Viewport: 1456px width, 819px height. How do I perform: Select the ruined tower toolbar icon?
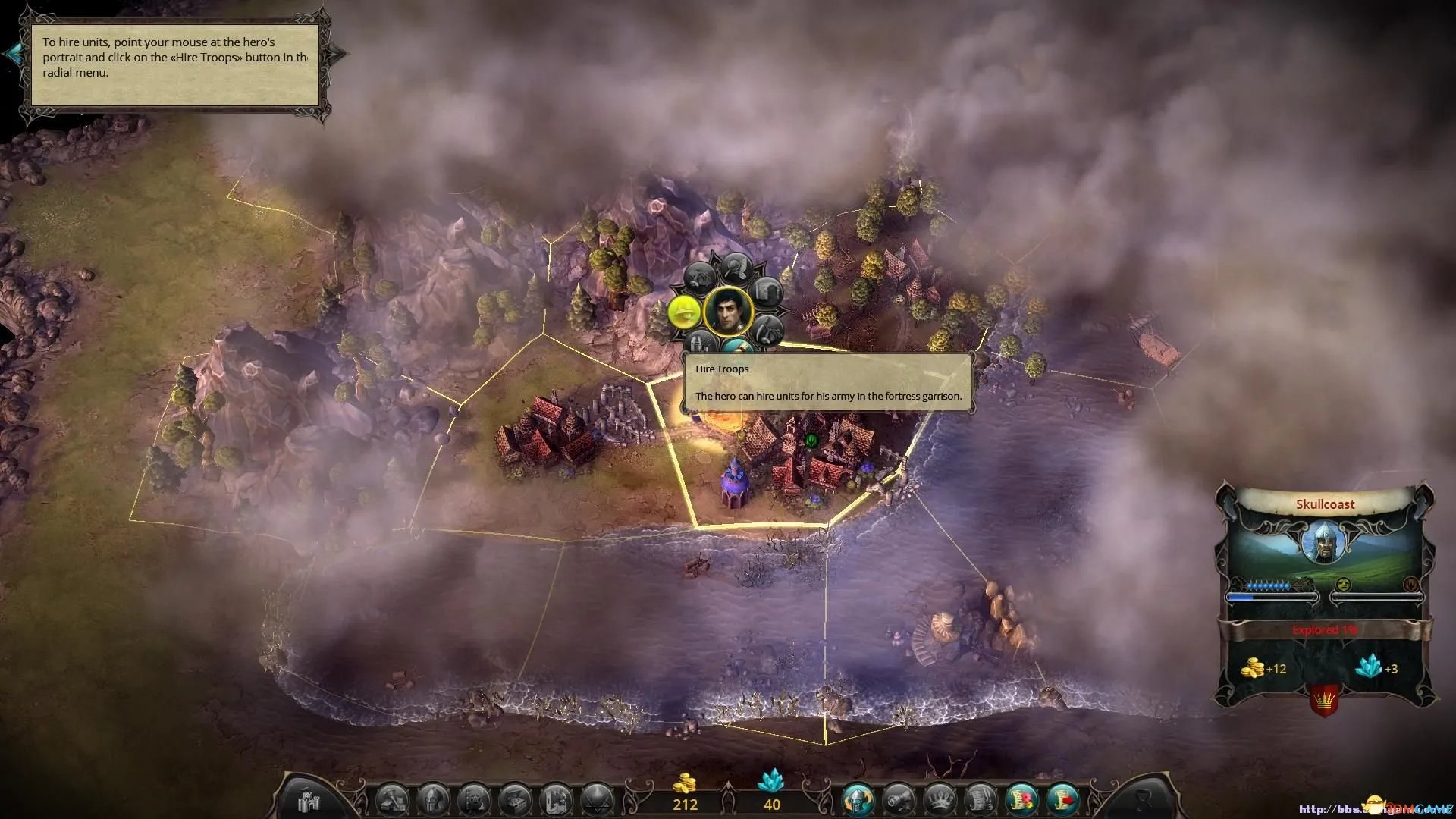556,799
